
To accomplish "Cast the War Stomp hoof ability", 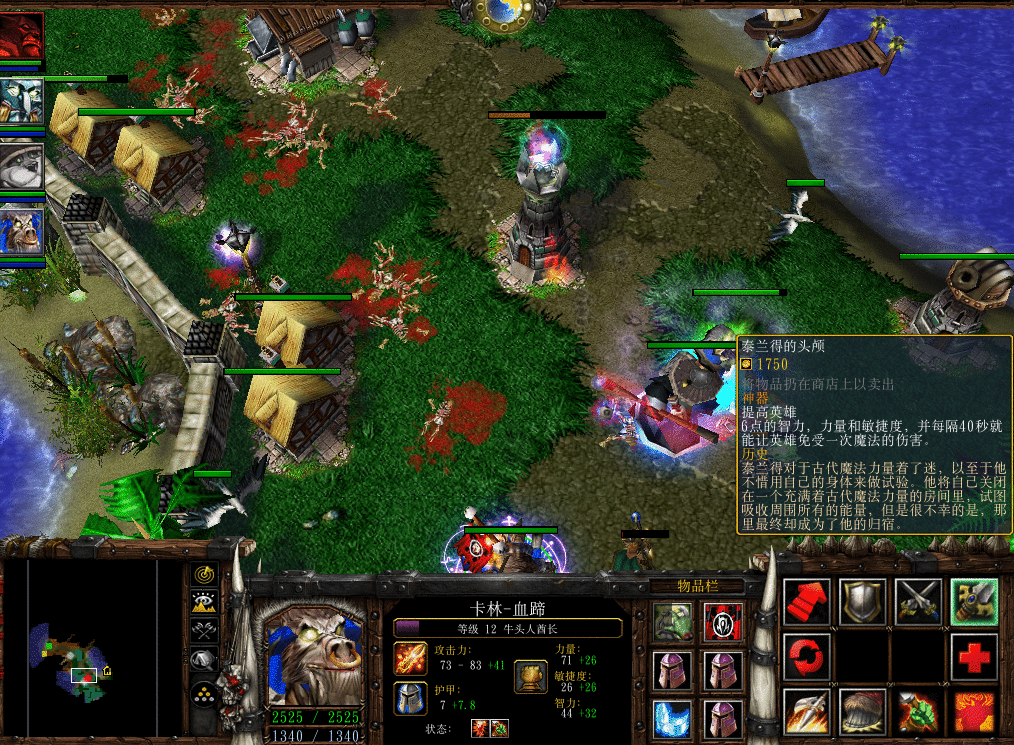I will pos(862,712).
